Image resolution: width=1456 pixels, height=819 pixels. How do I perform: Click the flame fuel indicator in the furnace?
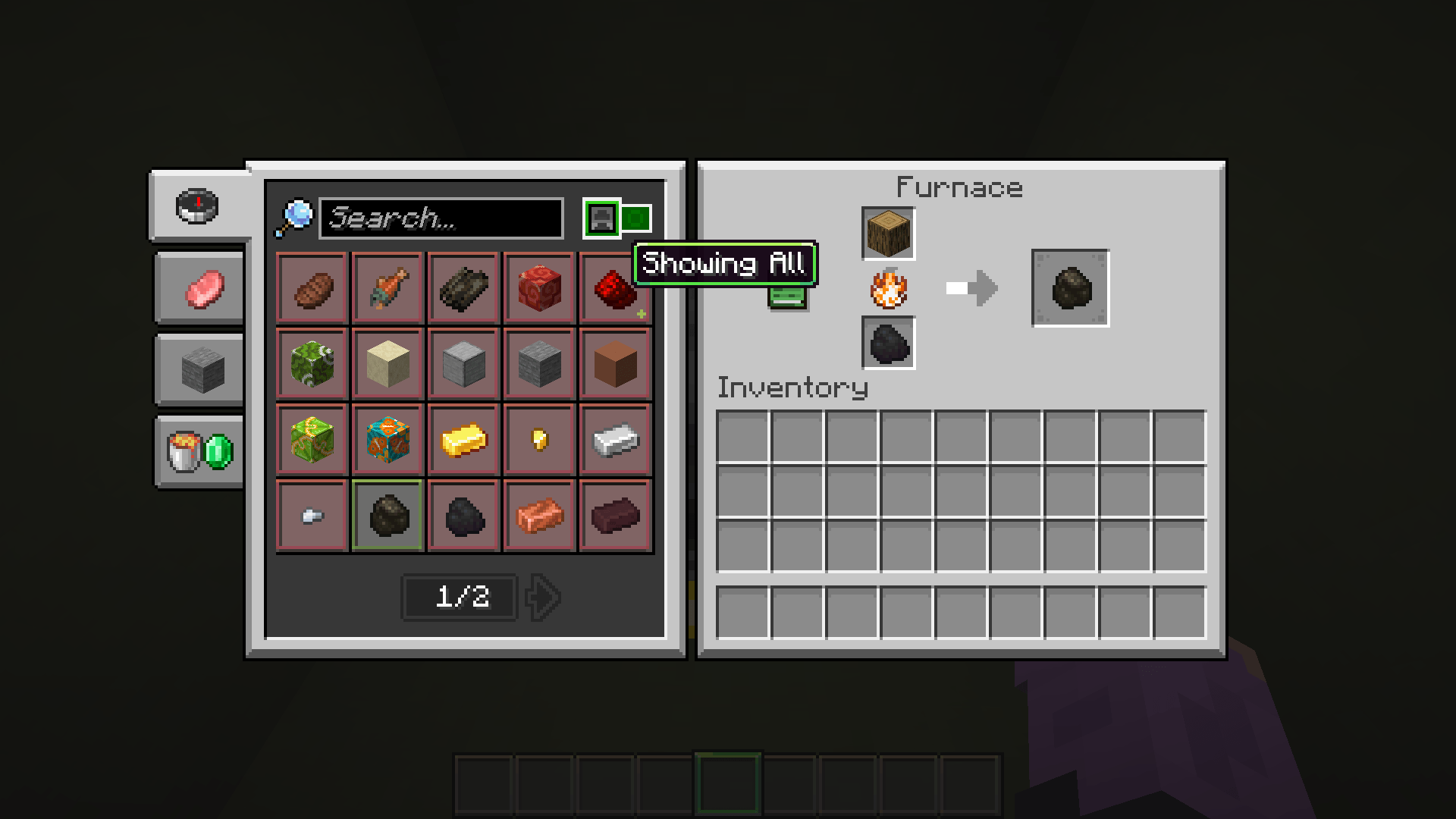[x=888, y=290]
